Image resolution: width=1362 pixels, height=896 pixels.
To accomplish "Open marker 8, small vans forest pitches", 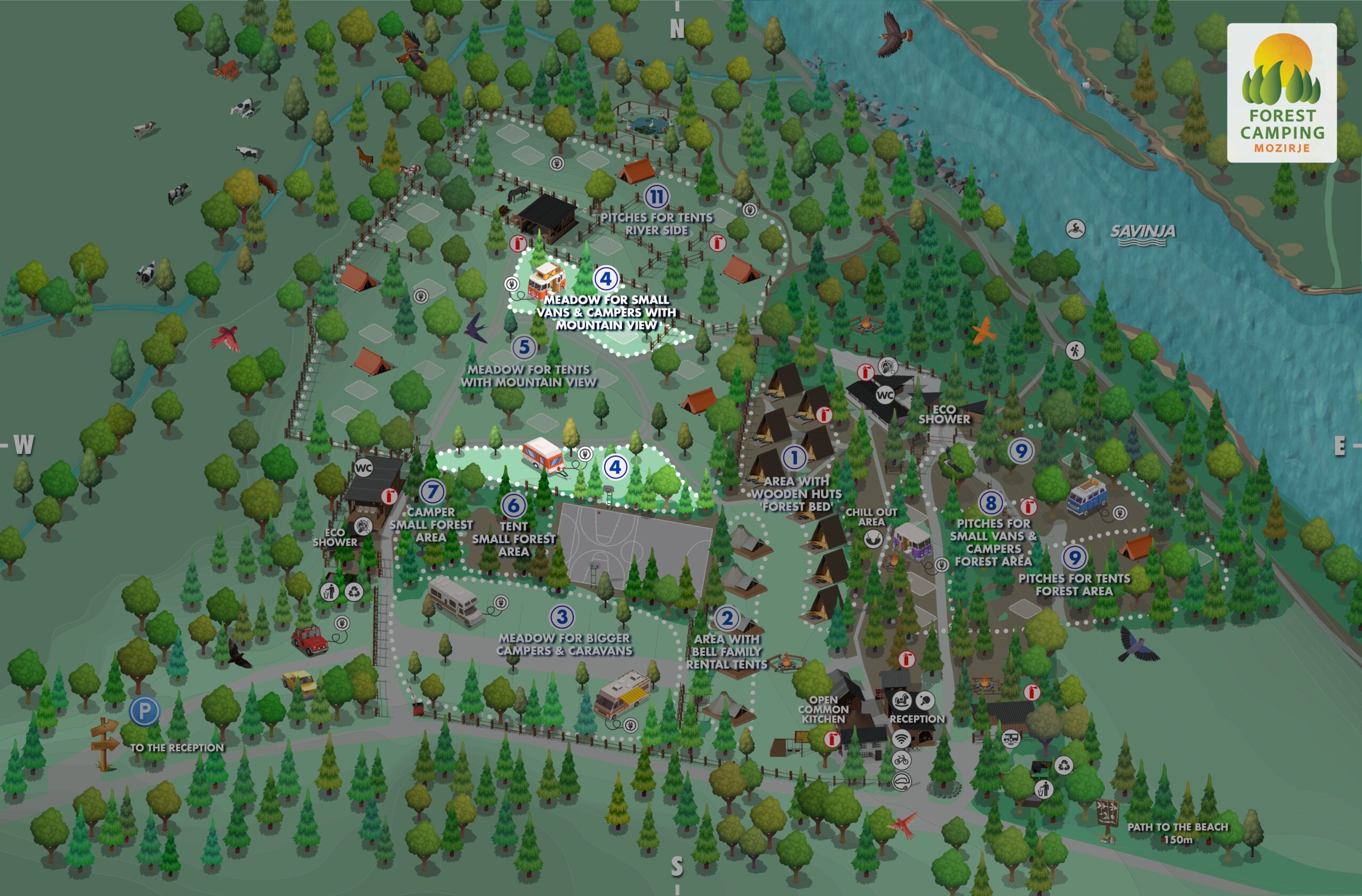I will 991,503.
